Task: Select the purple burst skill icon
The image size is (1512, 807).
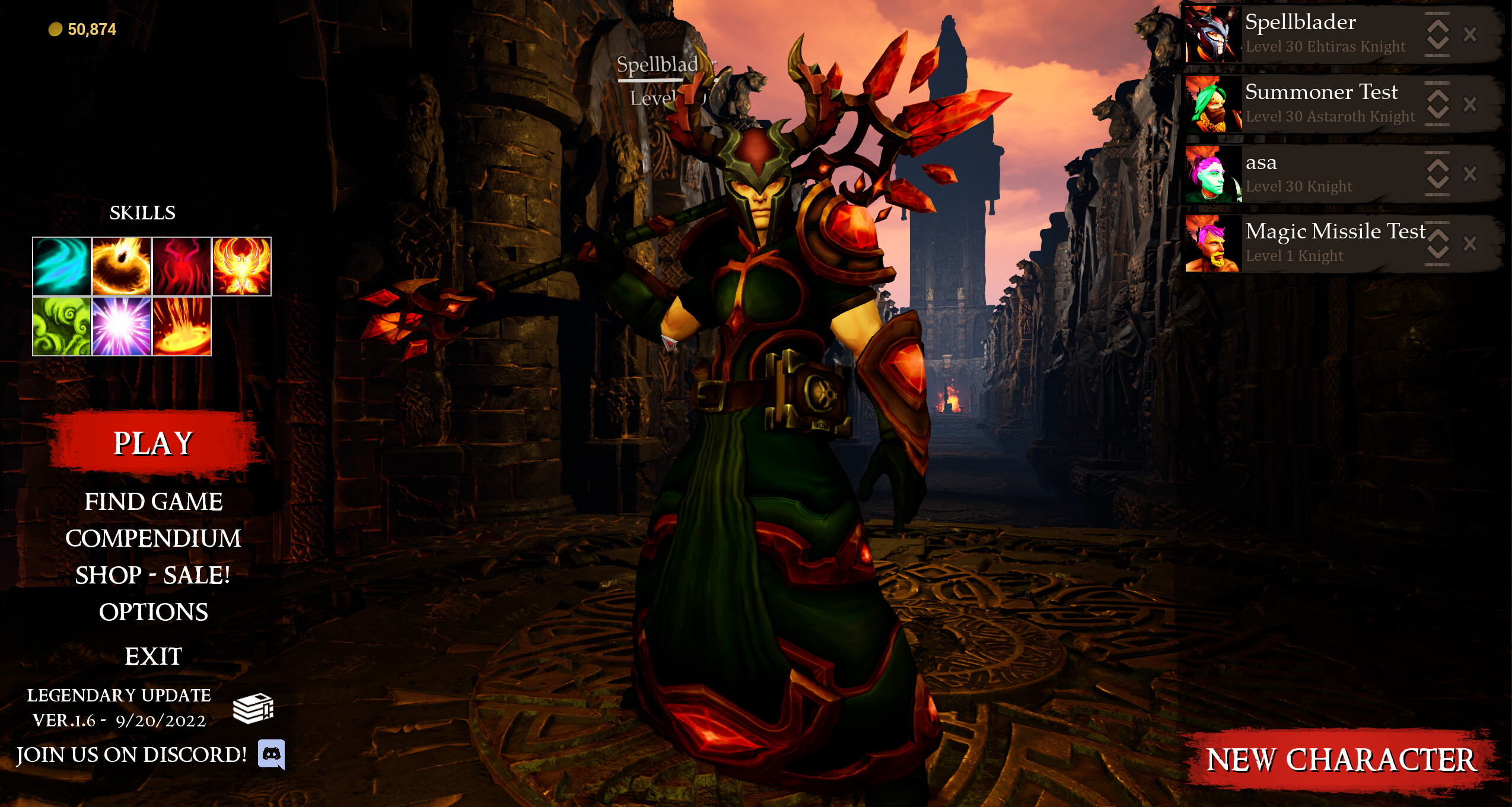Action: pos(122,325)
